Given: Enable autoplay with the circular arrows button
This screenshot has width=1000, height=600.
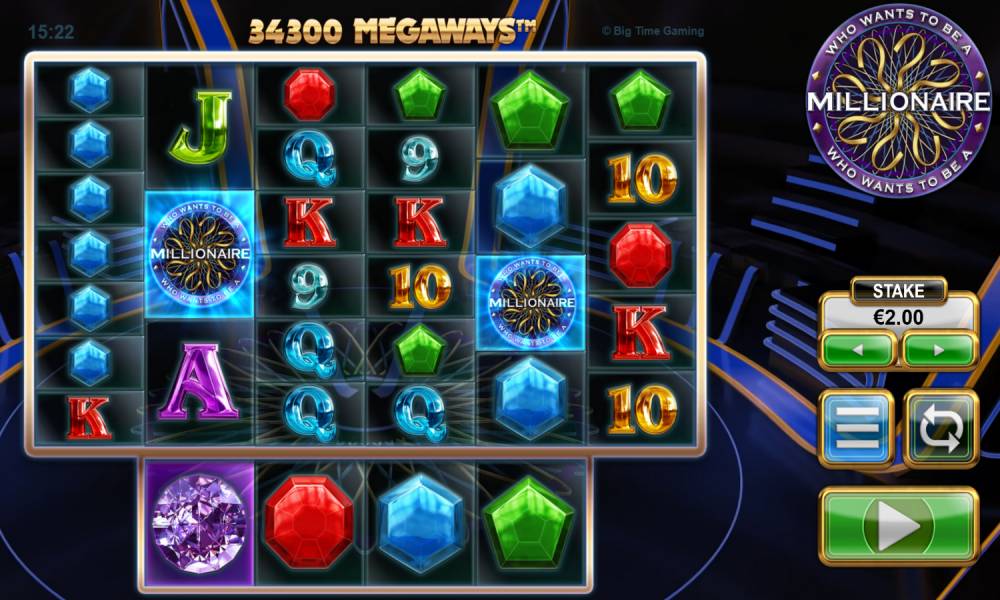Looking at the screenshot, I should tap(940, 429).
